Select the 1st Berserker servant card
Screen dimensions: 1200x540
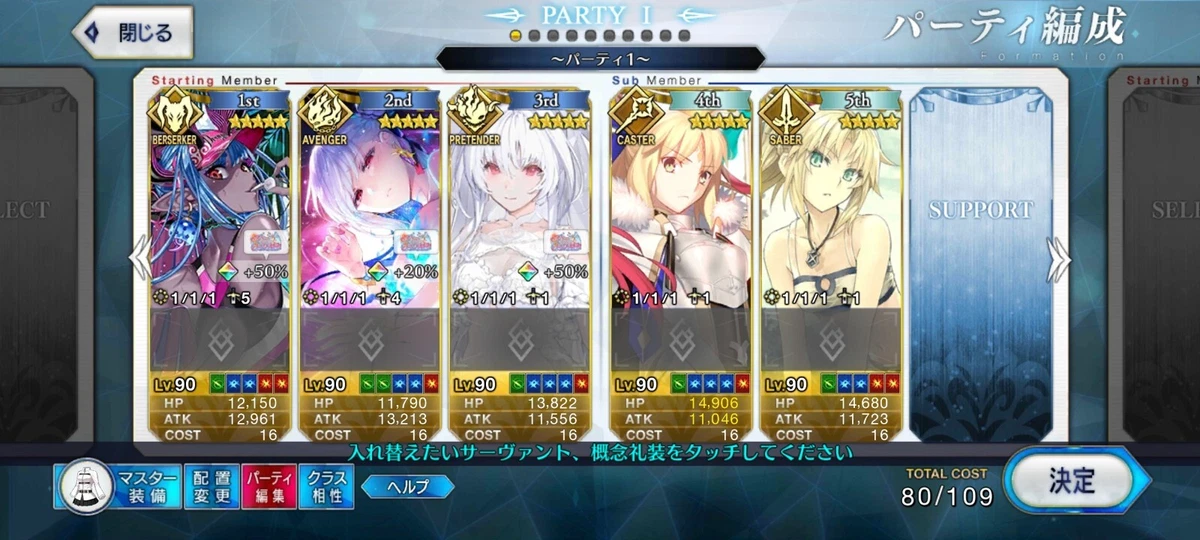[220, 200]
